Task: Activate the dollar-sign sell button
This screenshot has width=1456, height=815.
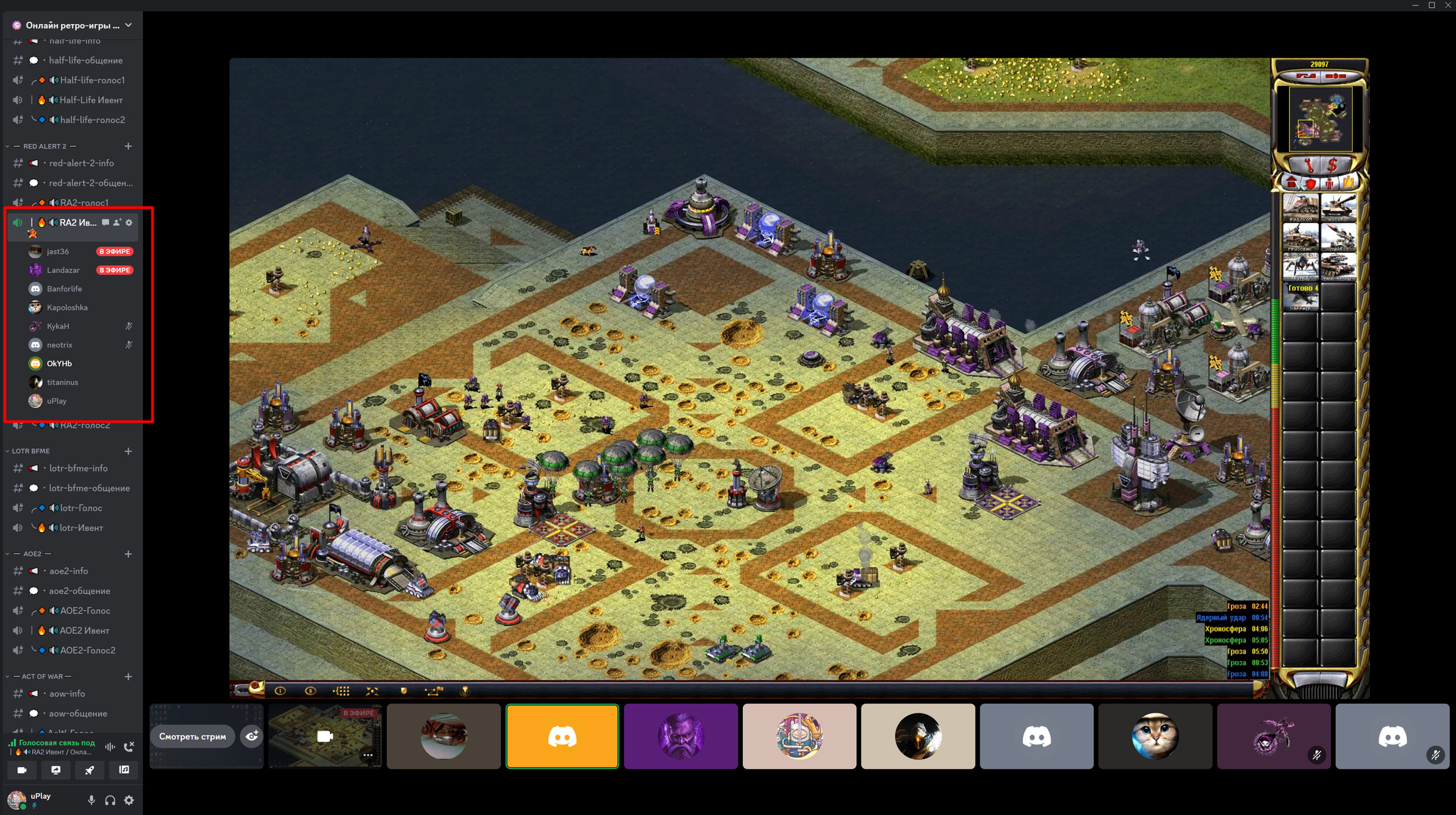Action: (1332, 166)
